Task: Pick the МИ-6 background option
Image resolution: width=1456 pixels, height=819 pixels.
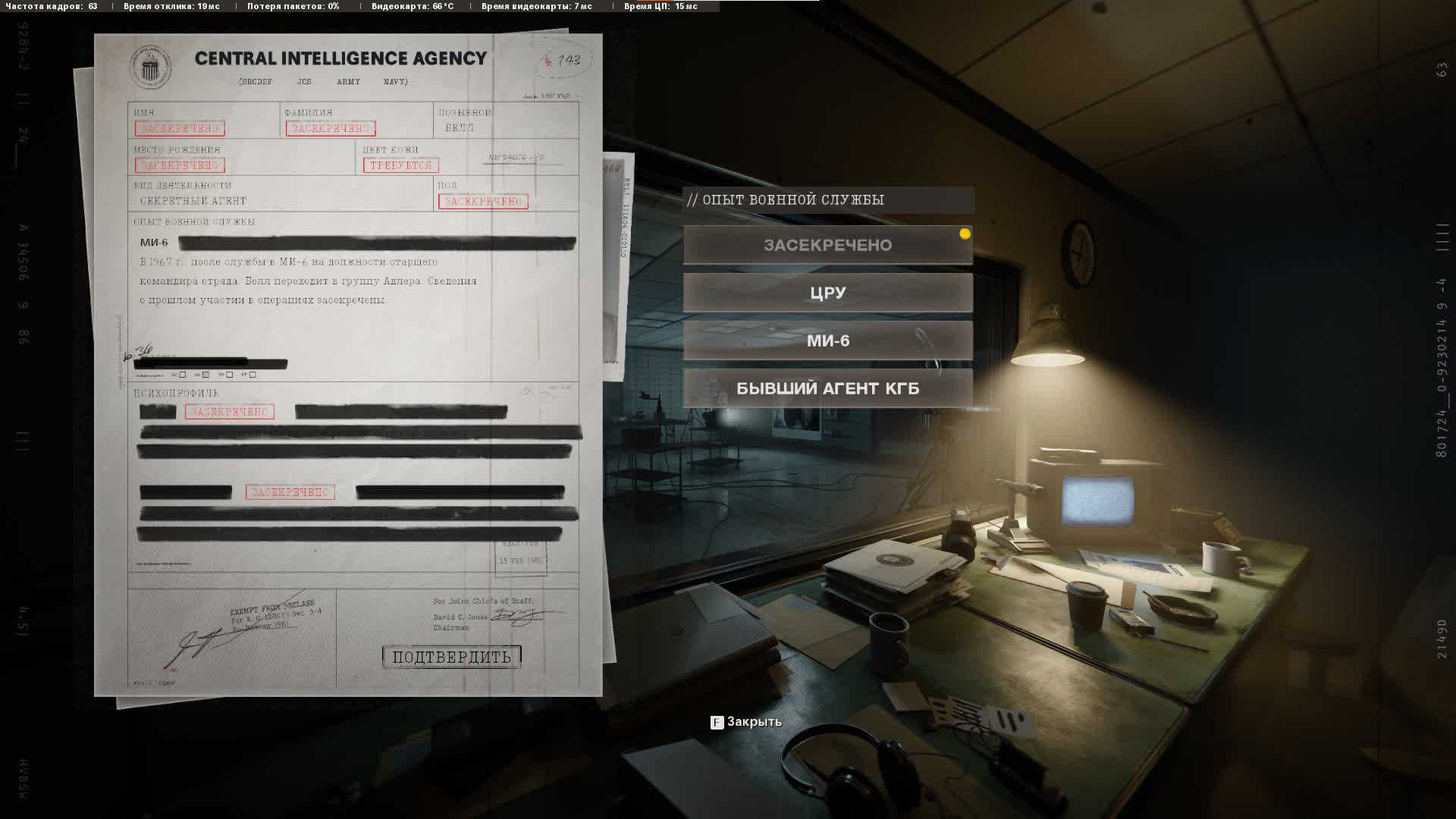Action: 827,340
